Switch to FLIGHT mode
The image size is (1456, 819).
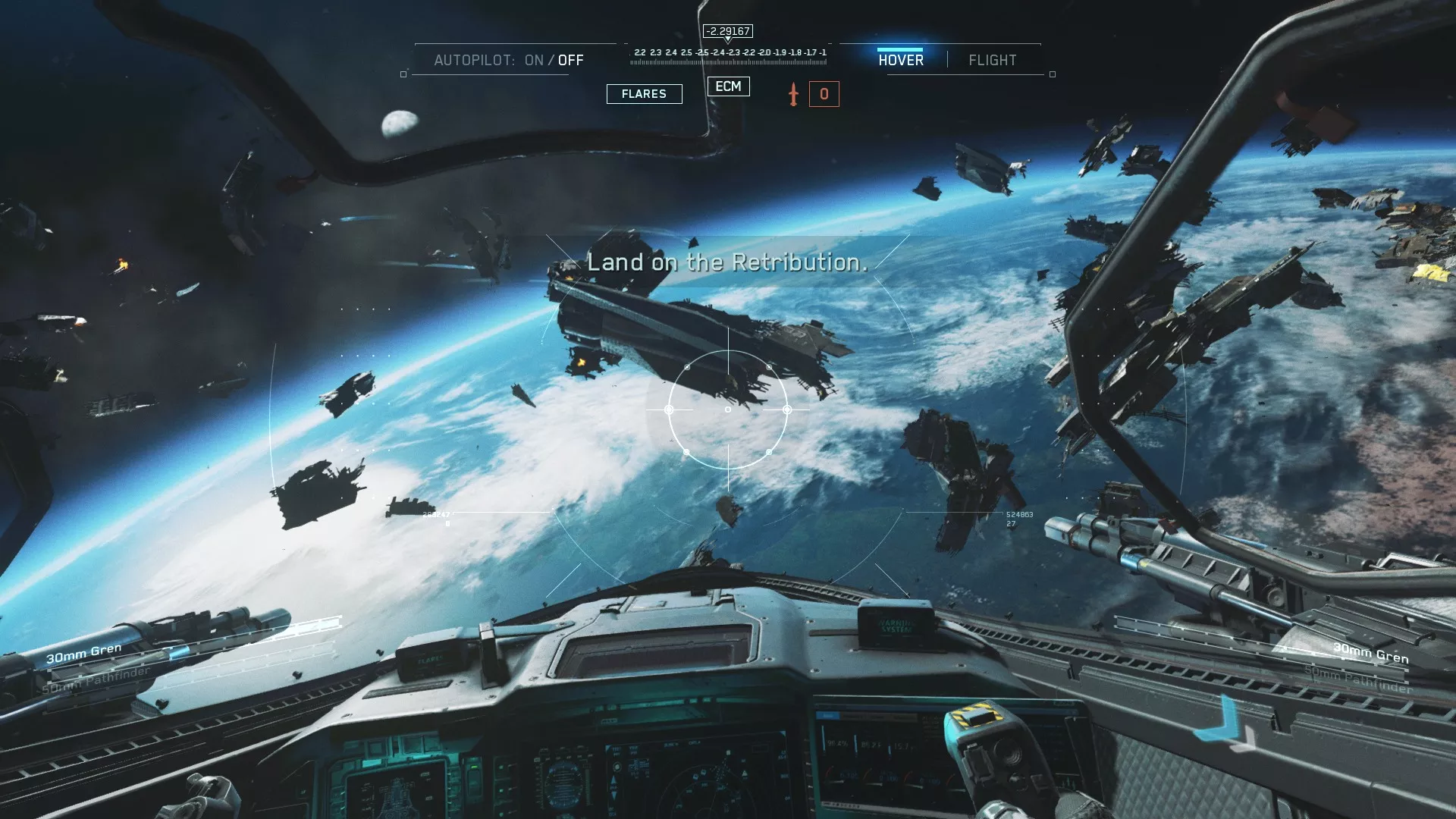pyautogui.click(x=992, y=60)
